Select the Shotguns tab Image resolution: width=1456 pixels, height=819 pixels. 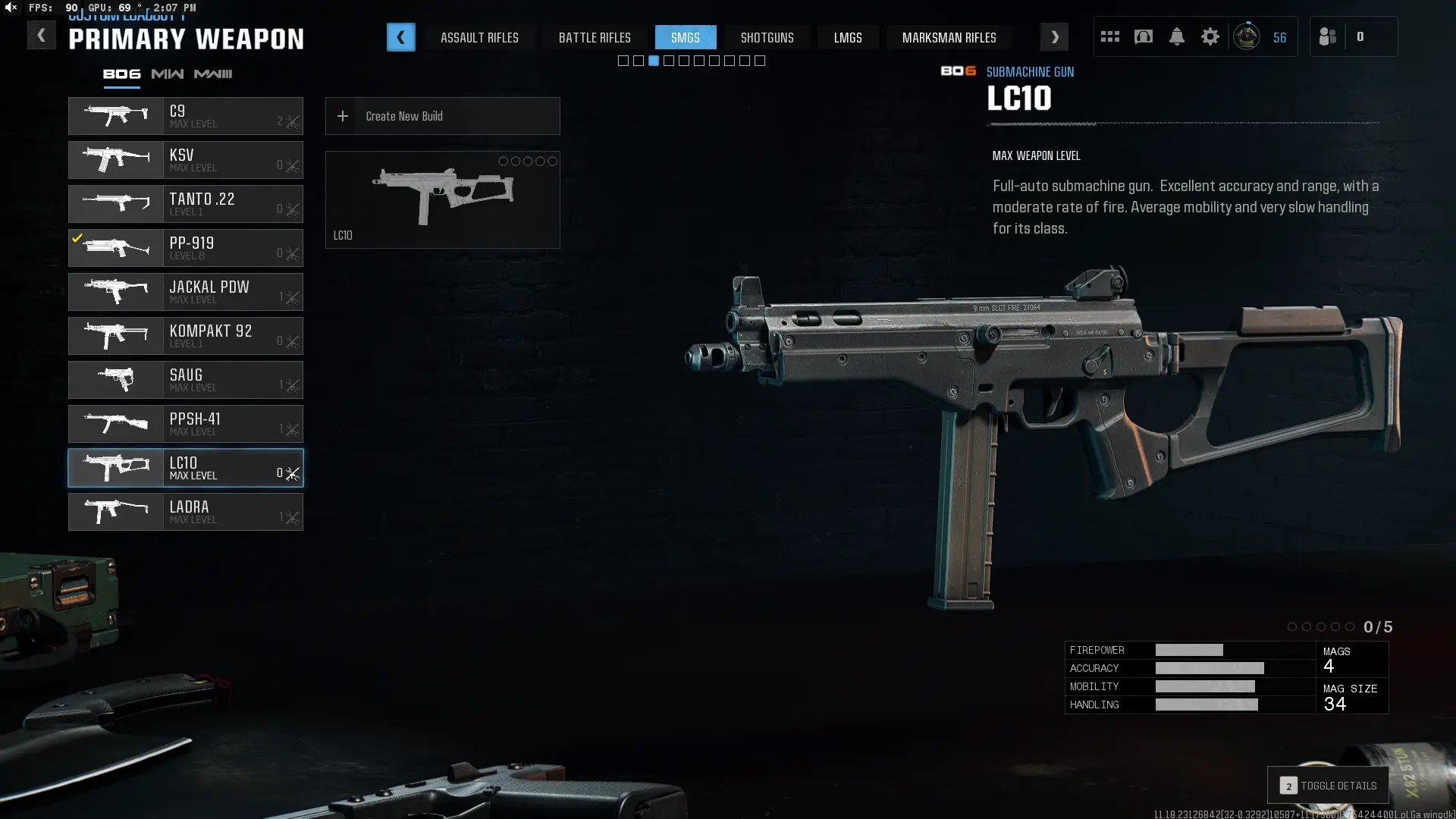(767, 37)
